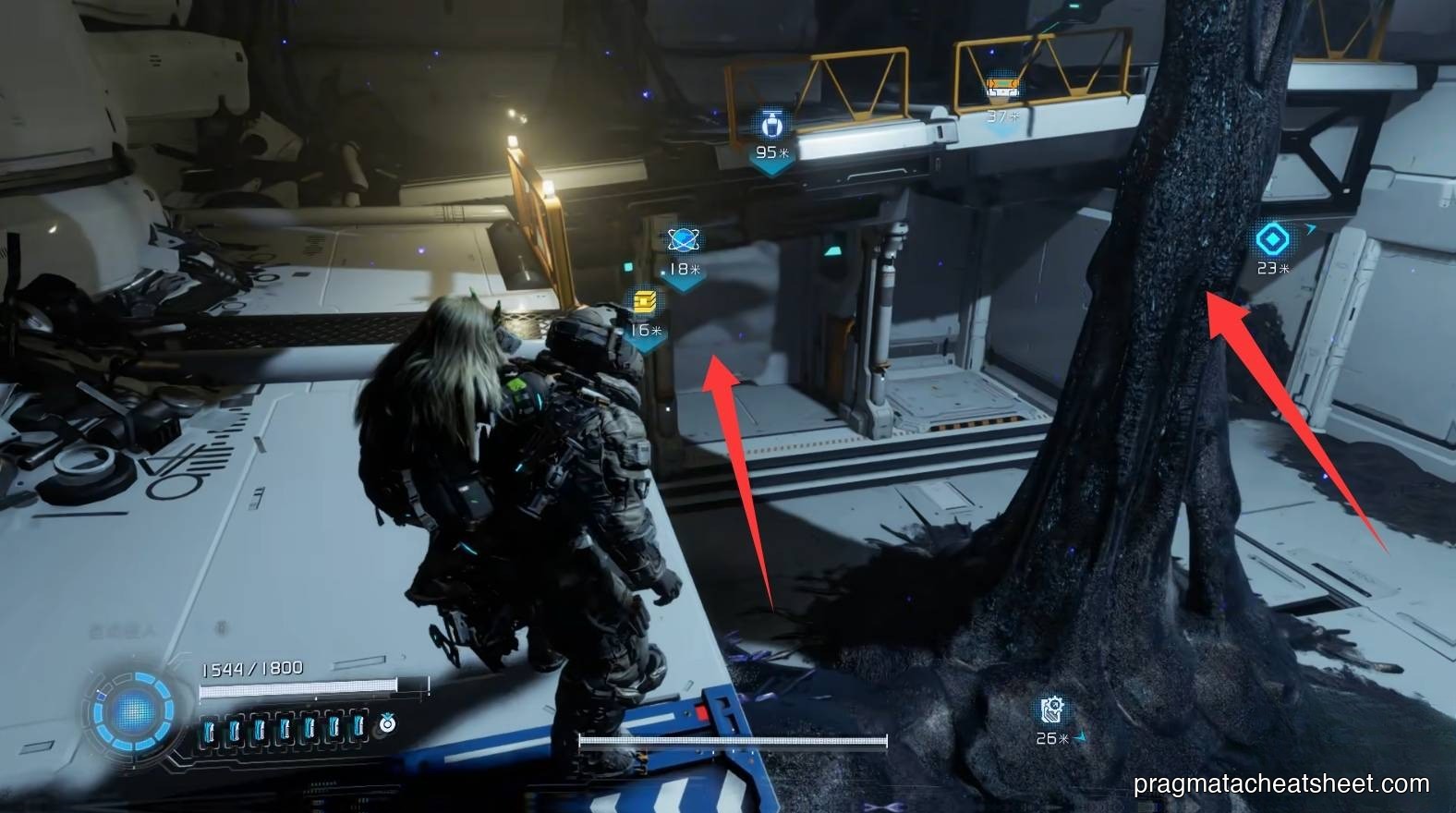Click the orange marker at 37 meters

click(1002, 89)
